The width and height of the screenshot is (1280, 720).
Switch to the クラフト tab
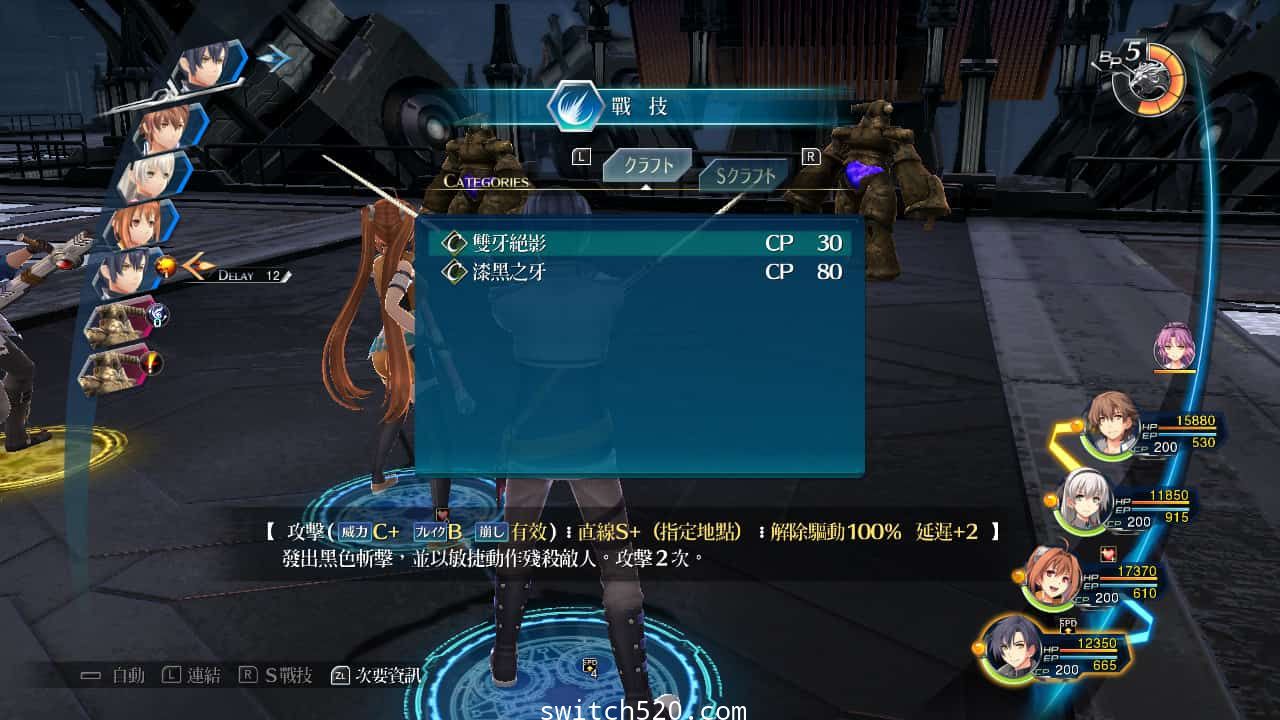(x=646, y=165)
